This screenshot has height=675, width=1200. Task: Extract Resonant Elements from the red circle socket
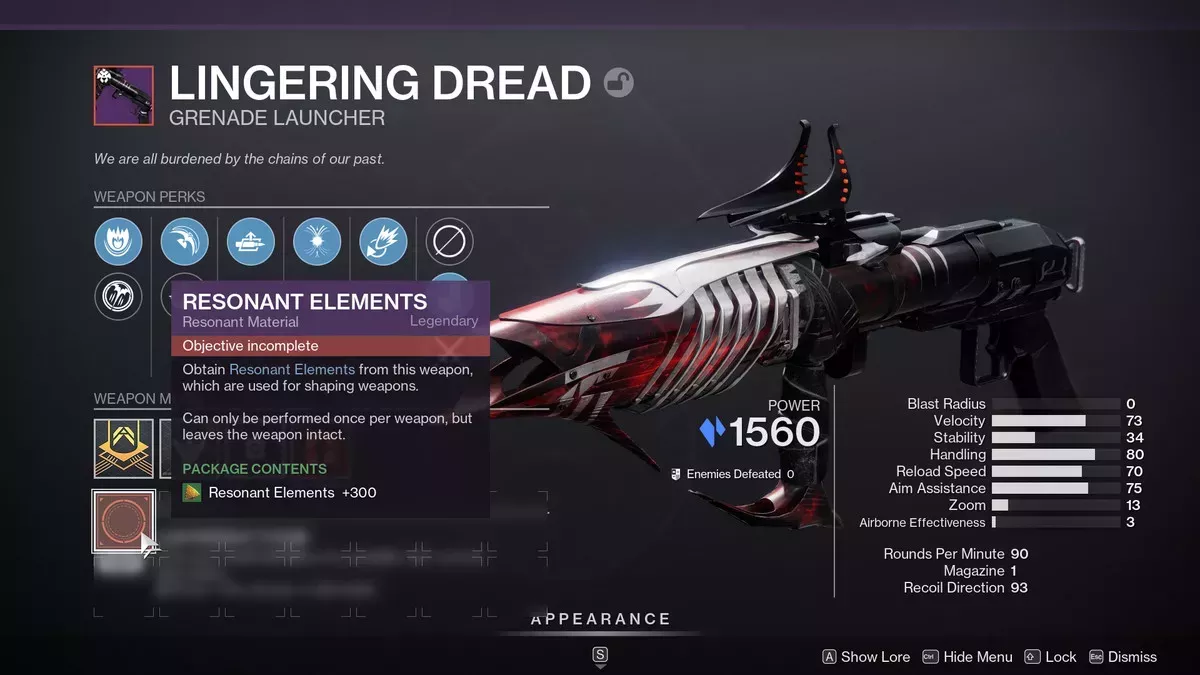[x=123, y=520]
